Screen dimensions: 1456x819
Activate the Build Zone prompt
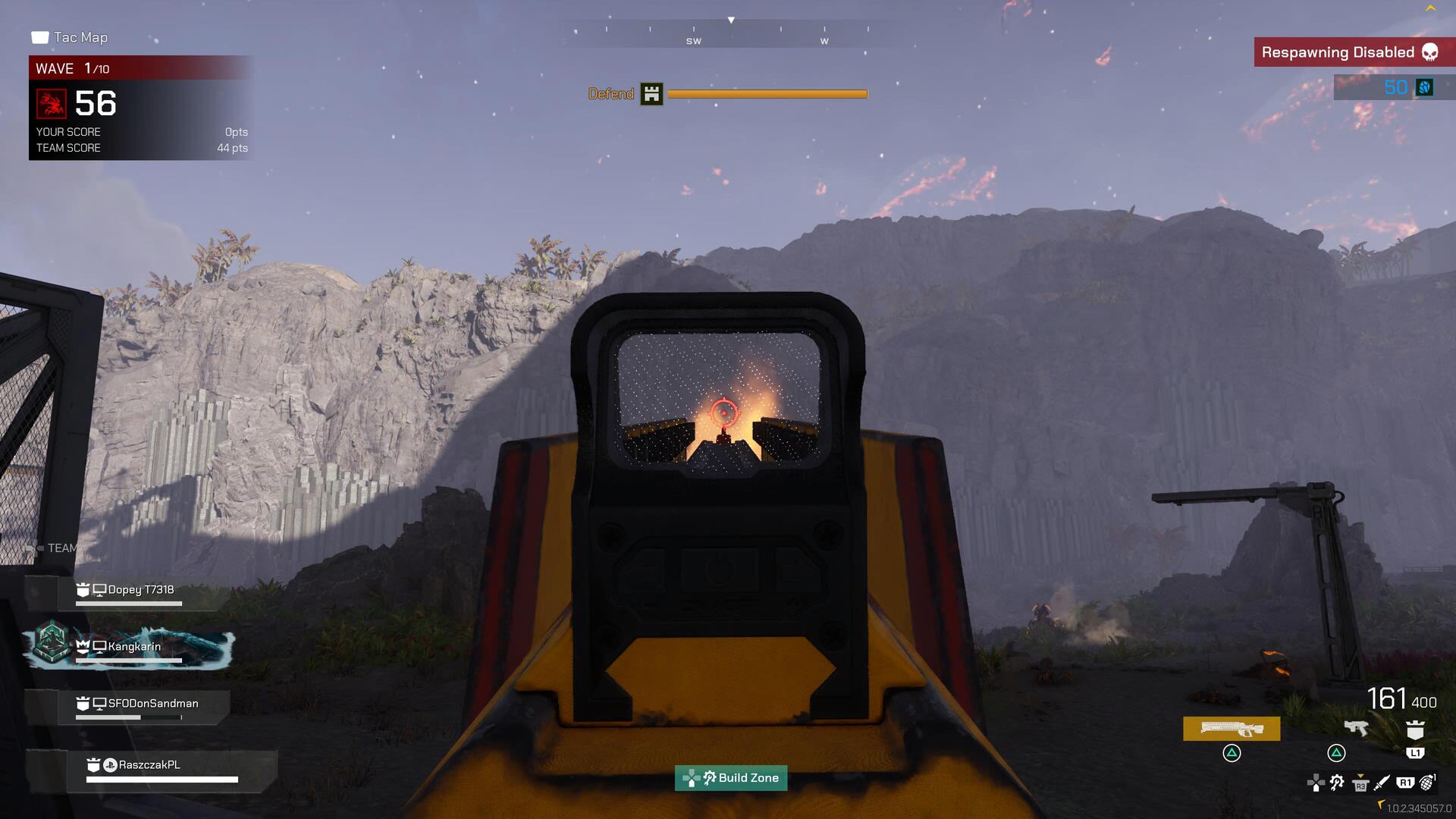(731, 778)
